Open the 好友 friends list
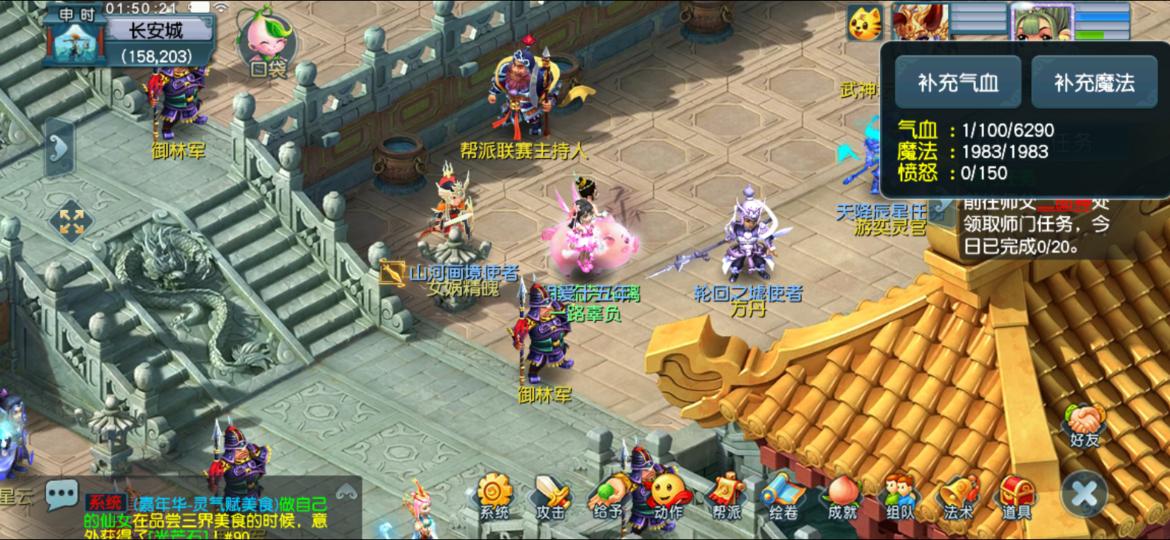1170x540 pixels. coord(1084,424)
